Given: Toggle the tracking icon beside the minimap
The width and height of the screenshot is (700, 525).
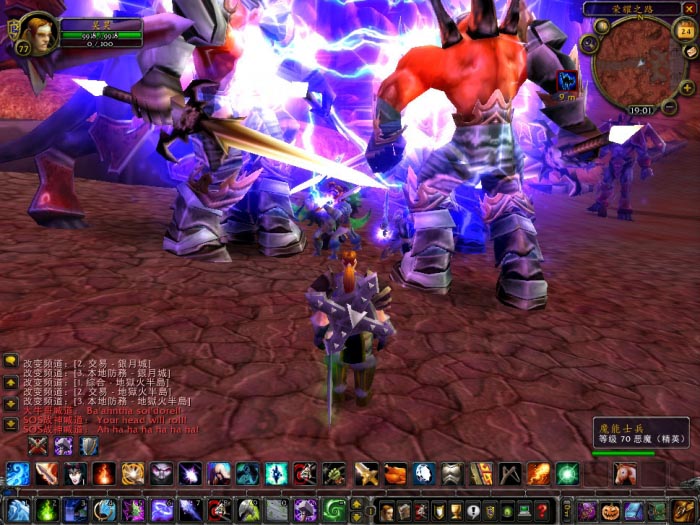Looking at the screenshot, I should [589, 43].
